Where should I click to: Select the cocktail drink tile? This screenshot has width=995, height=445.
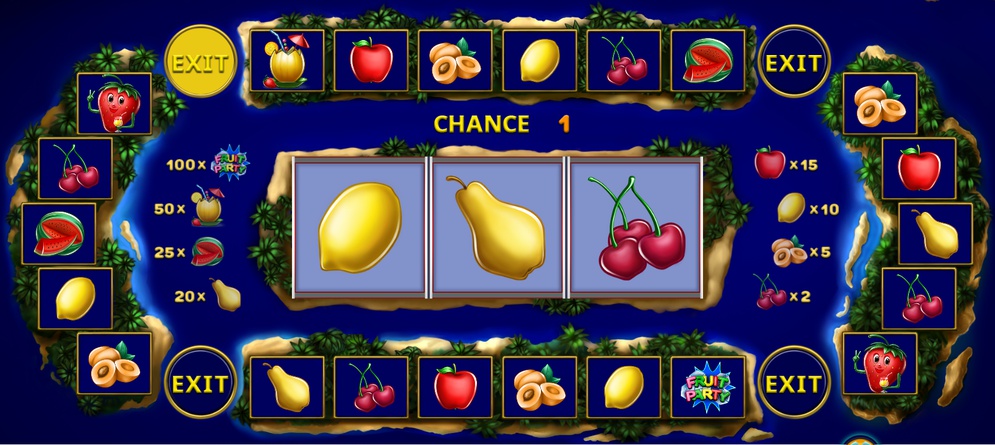[x=288, y=61]
